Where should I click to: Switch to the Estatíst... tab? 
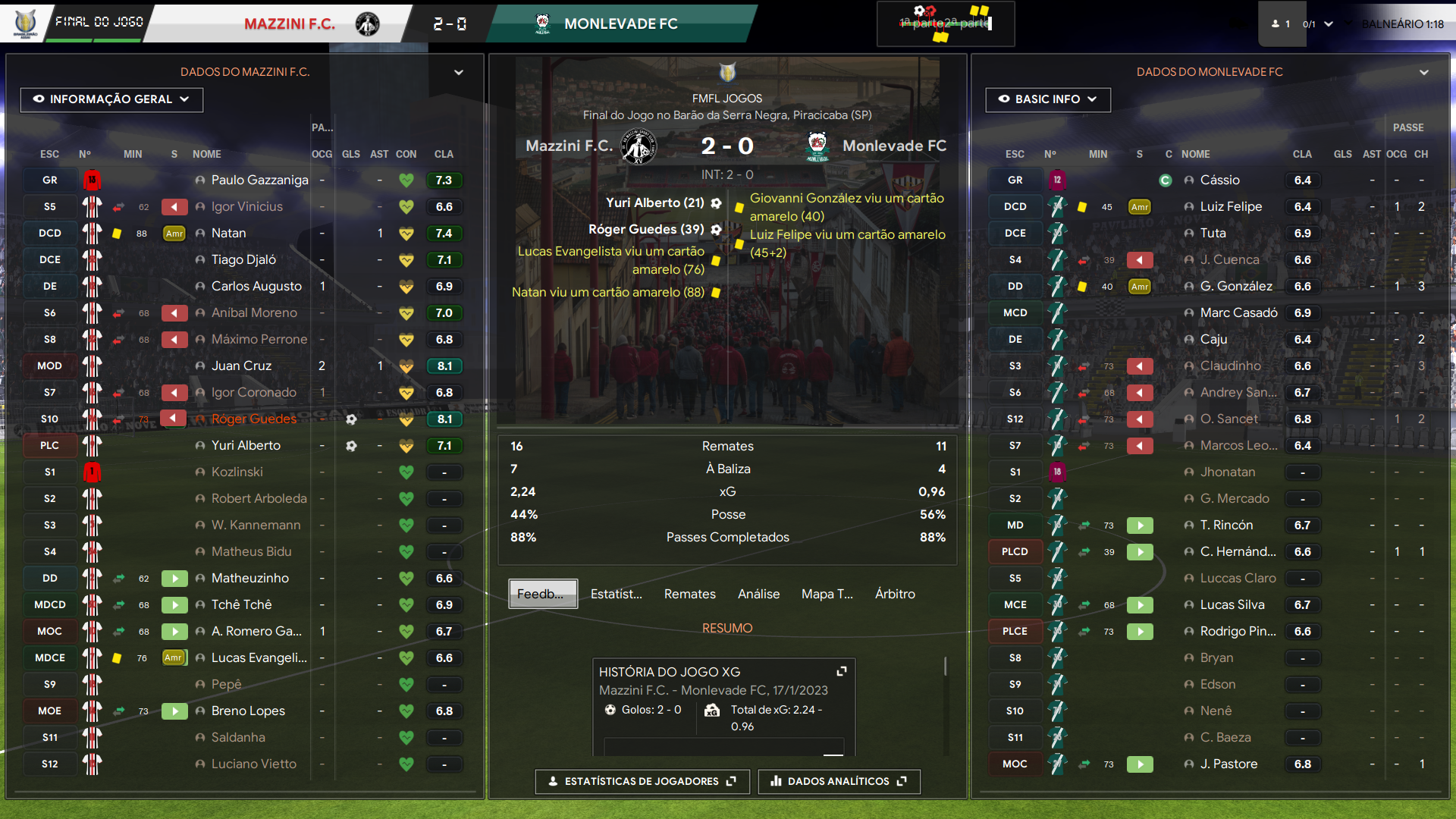[x=616, y=594]
